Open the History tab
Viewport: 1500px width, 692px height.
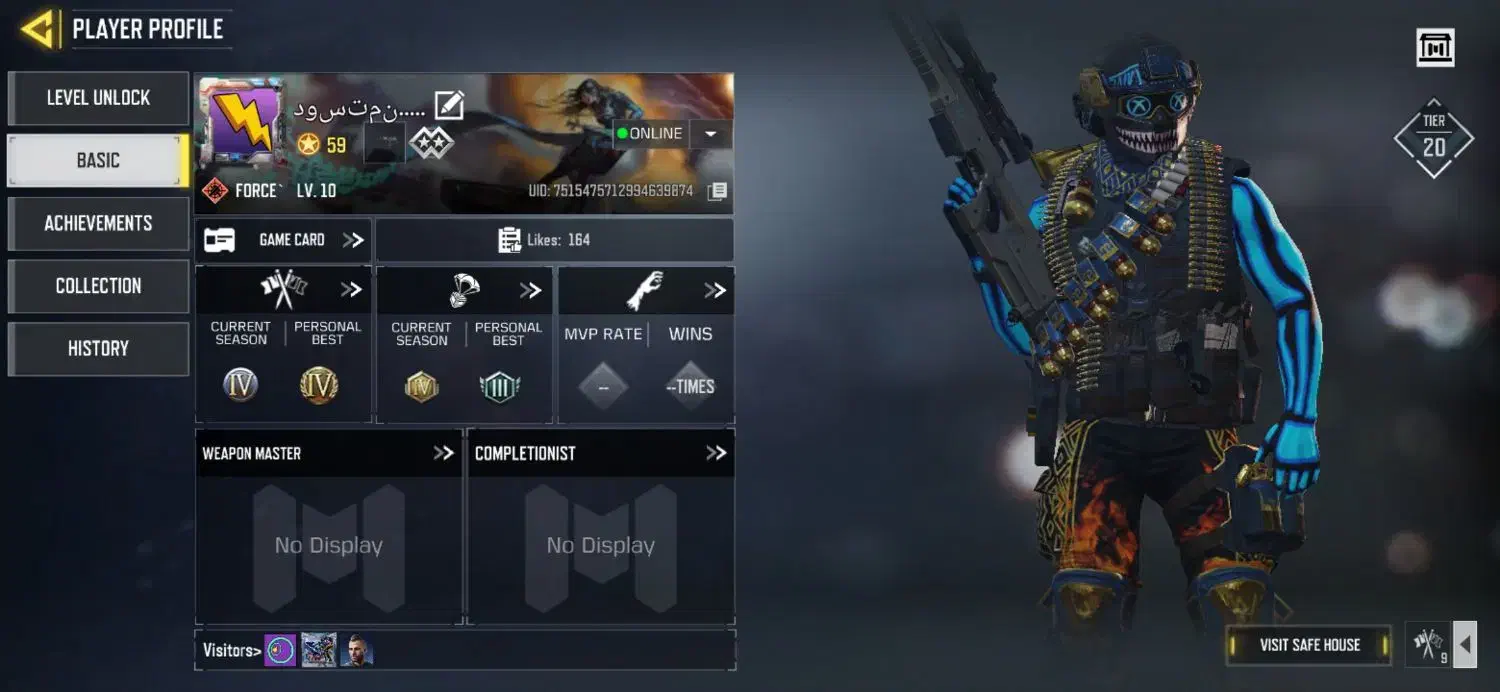98,348
